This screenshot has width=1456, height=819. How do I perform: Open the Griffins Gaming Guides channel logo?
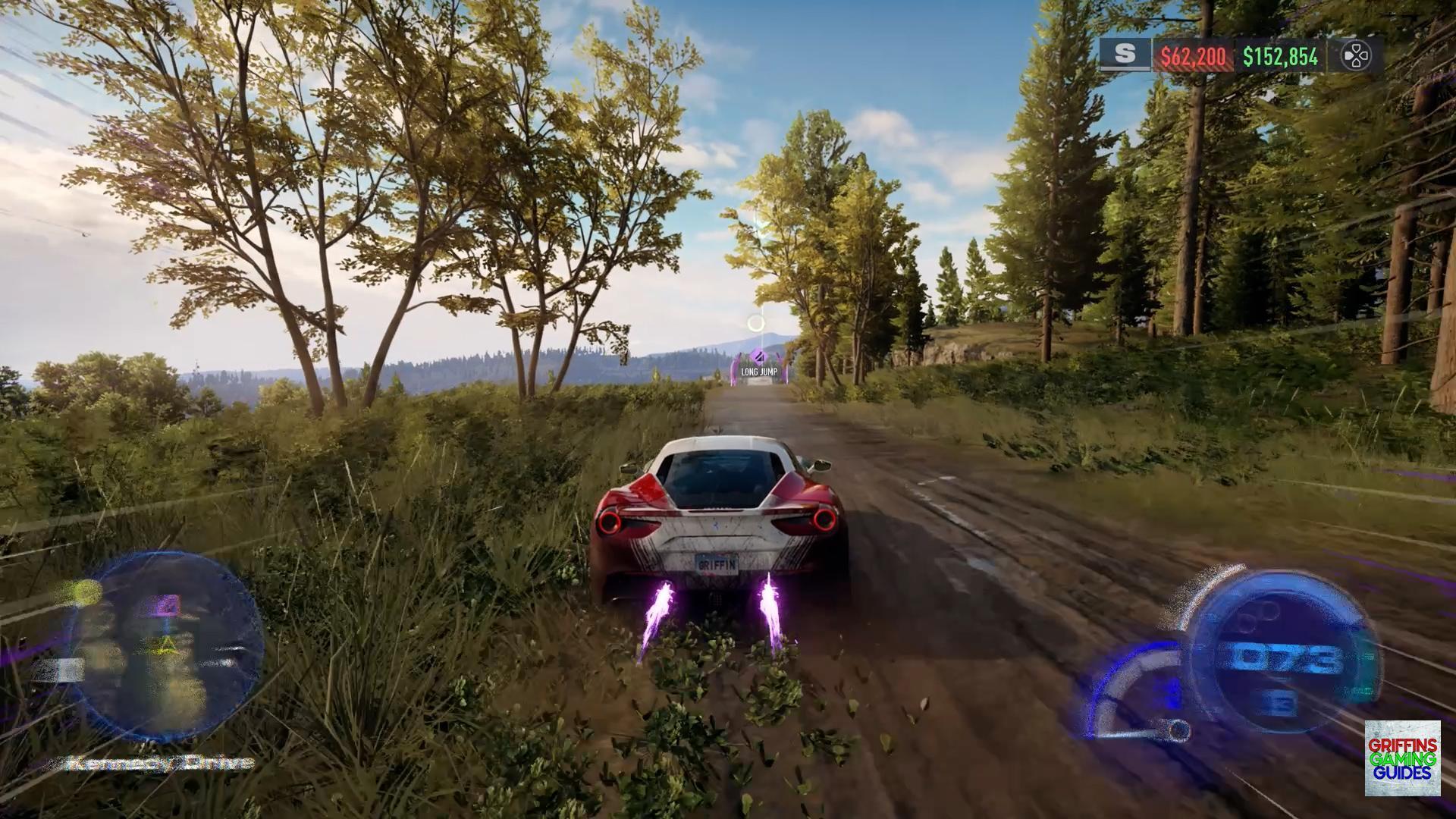pyautogui.click(x=1402, y=758)
